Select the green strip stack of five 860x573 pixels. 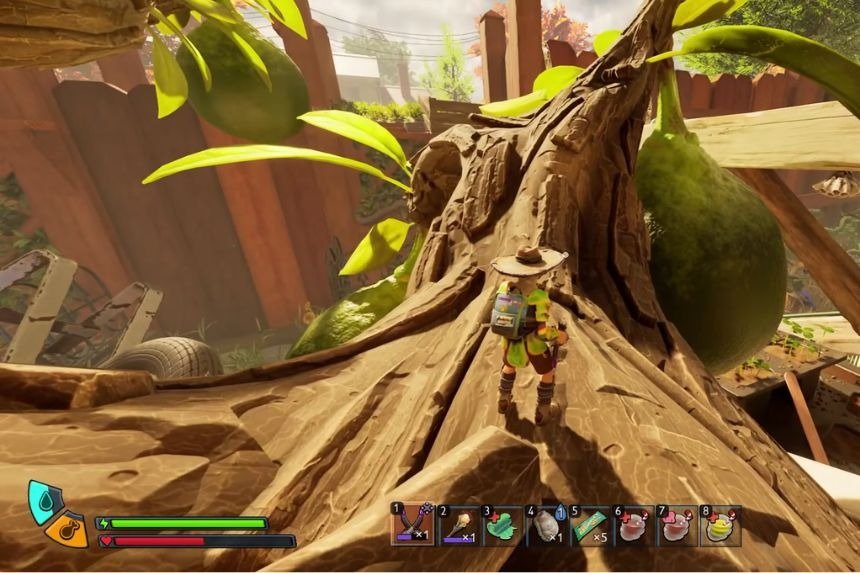point(590,524)
